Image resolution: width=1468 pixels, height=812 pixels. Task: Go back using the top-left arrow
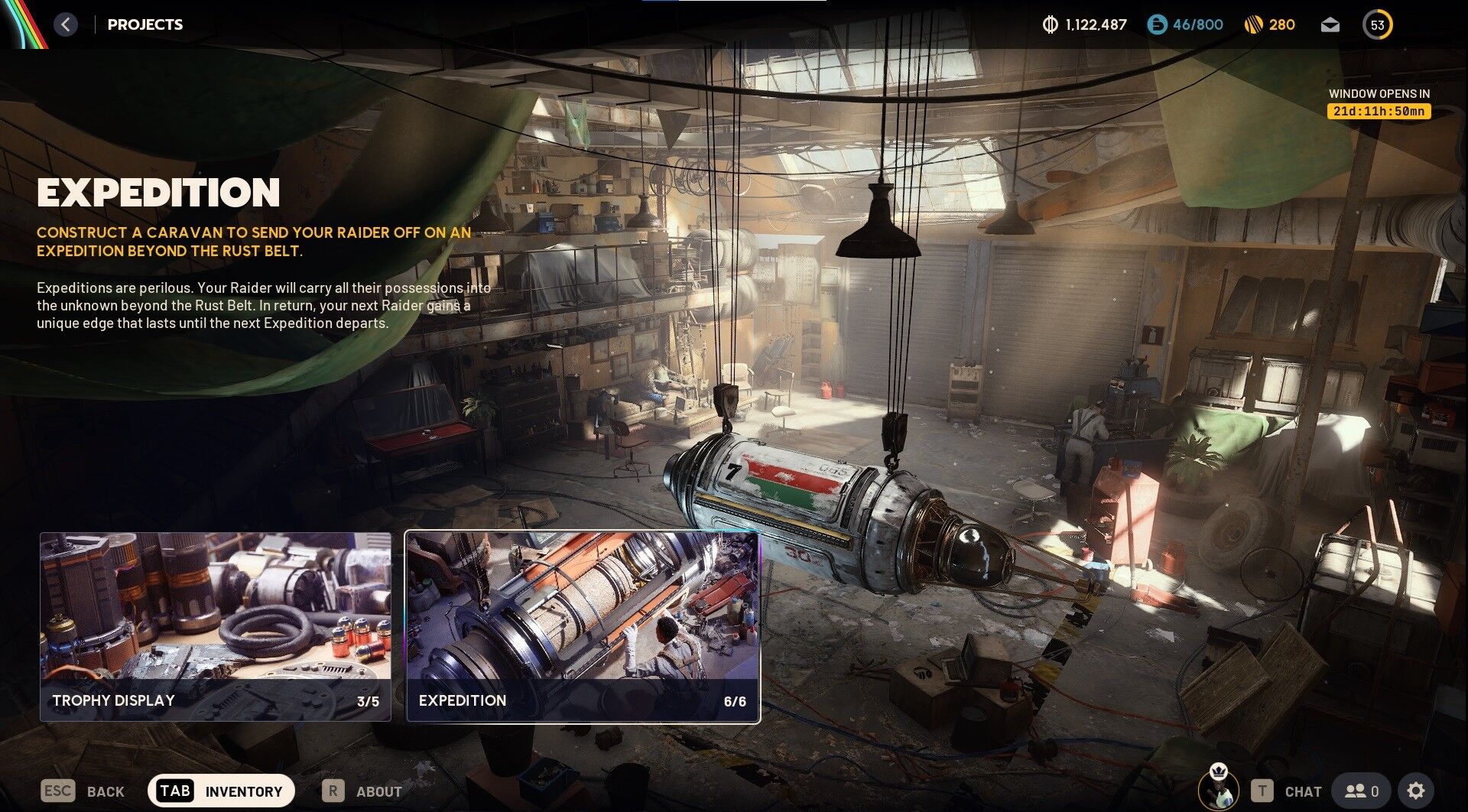tap(66, 24)
